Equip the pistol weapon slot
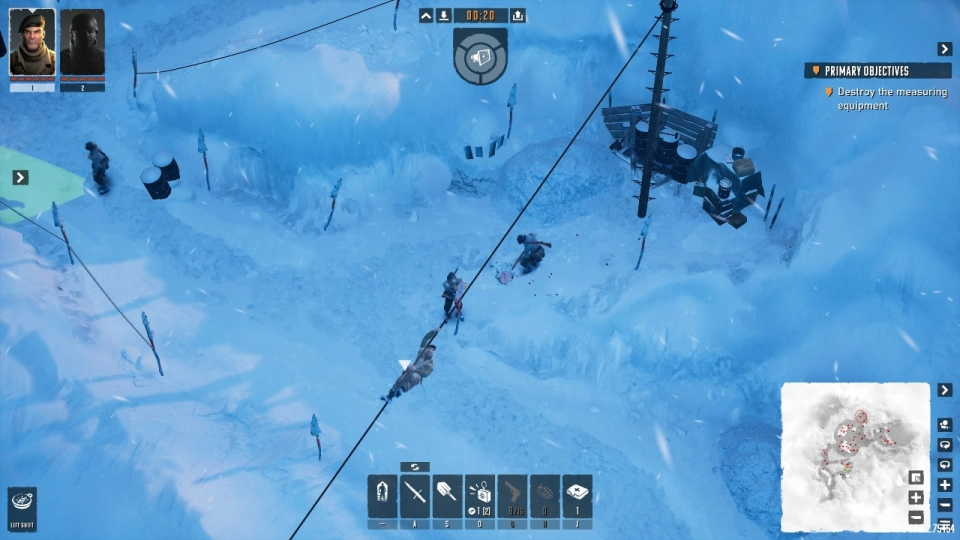Screen dimensions: 960x540 click(x=512, y=494)
